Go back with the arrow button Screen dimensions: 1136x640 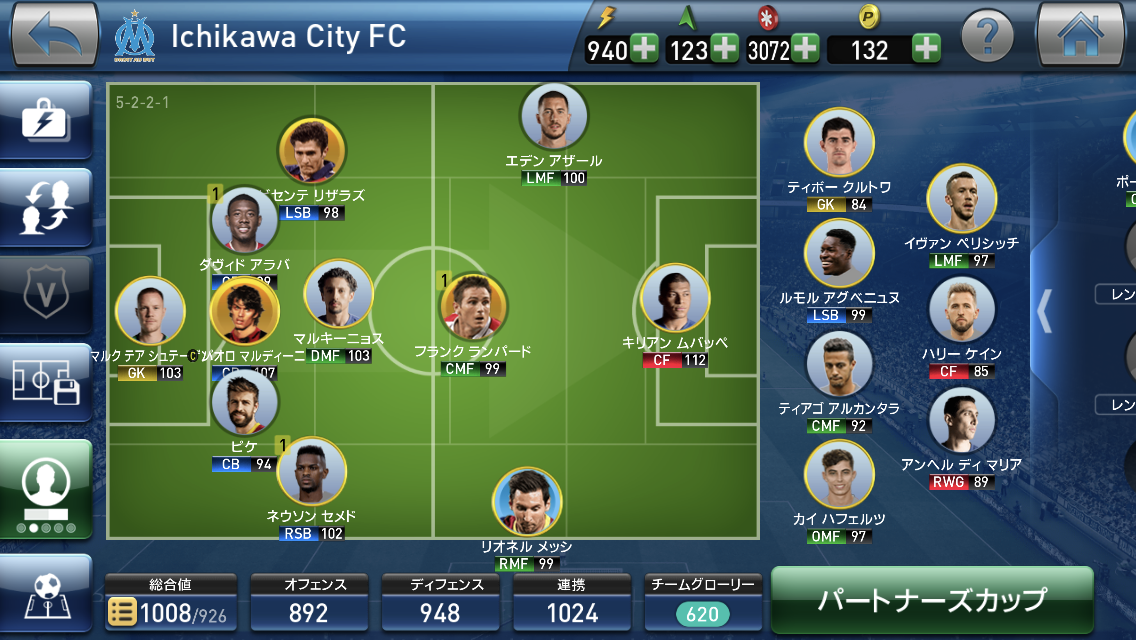(54, 36)
